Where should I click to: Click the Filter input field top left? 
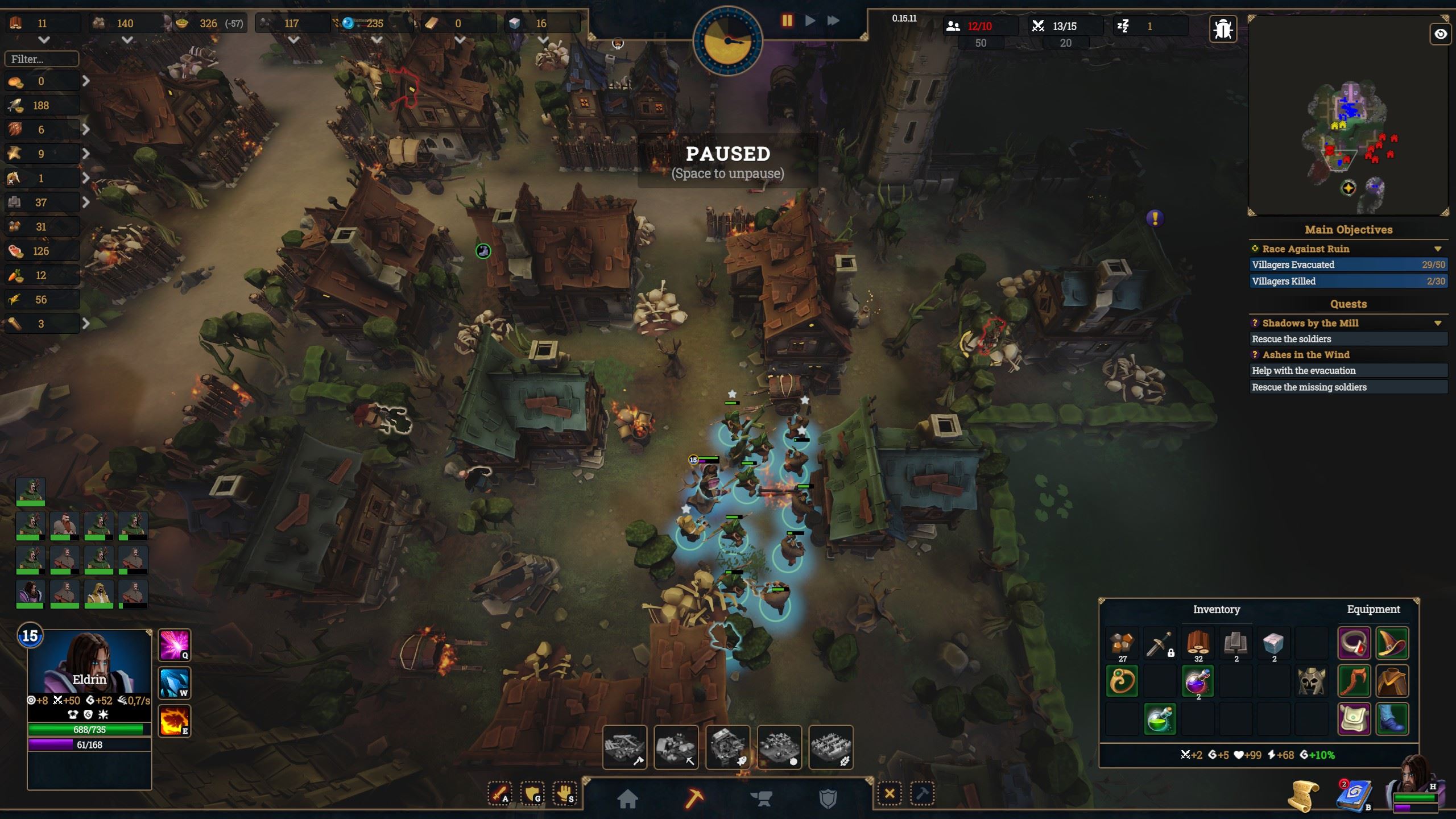[41, 59]
